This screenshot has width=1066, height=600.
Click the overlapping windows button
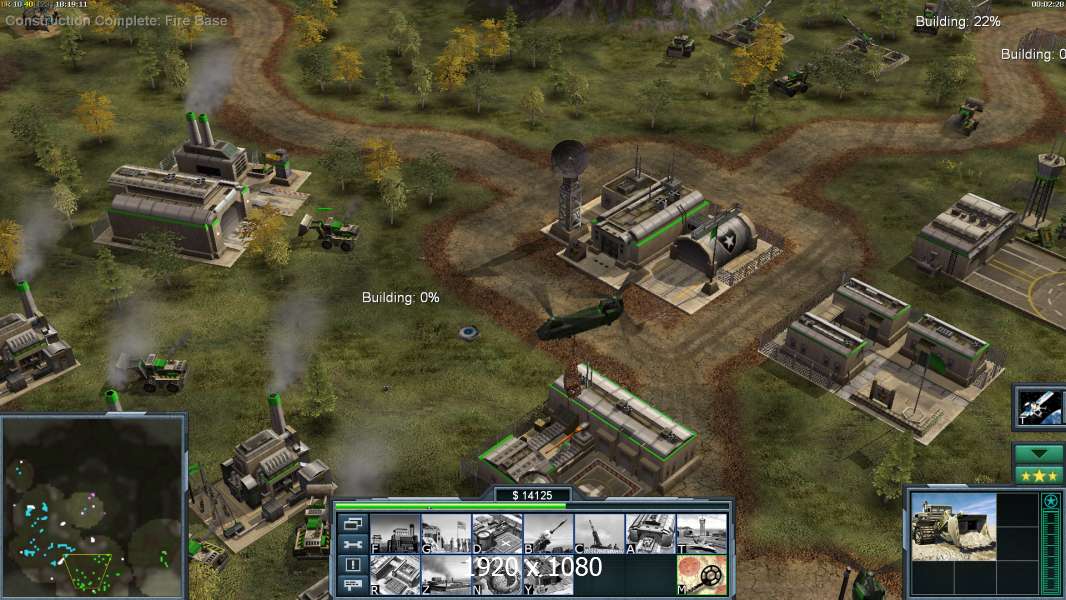pos(352,523)
